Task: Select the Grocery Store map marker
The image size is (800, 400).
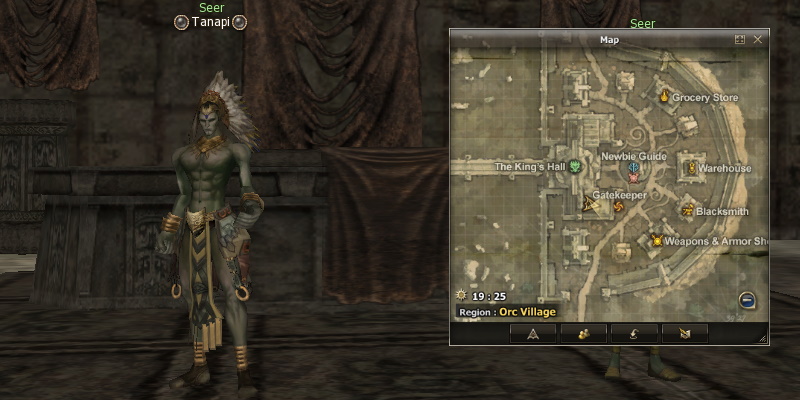Action: [x=663, y=97]
